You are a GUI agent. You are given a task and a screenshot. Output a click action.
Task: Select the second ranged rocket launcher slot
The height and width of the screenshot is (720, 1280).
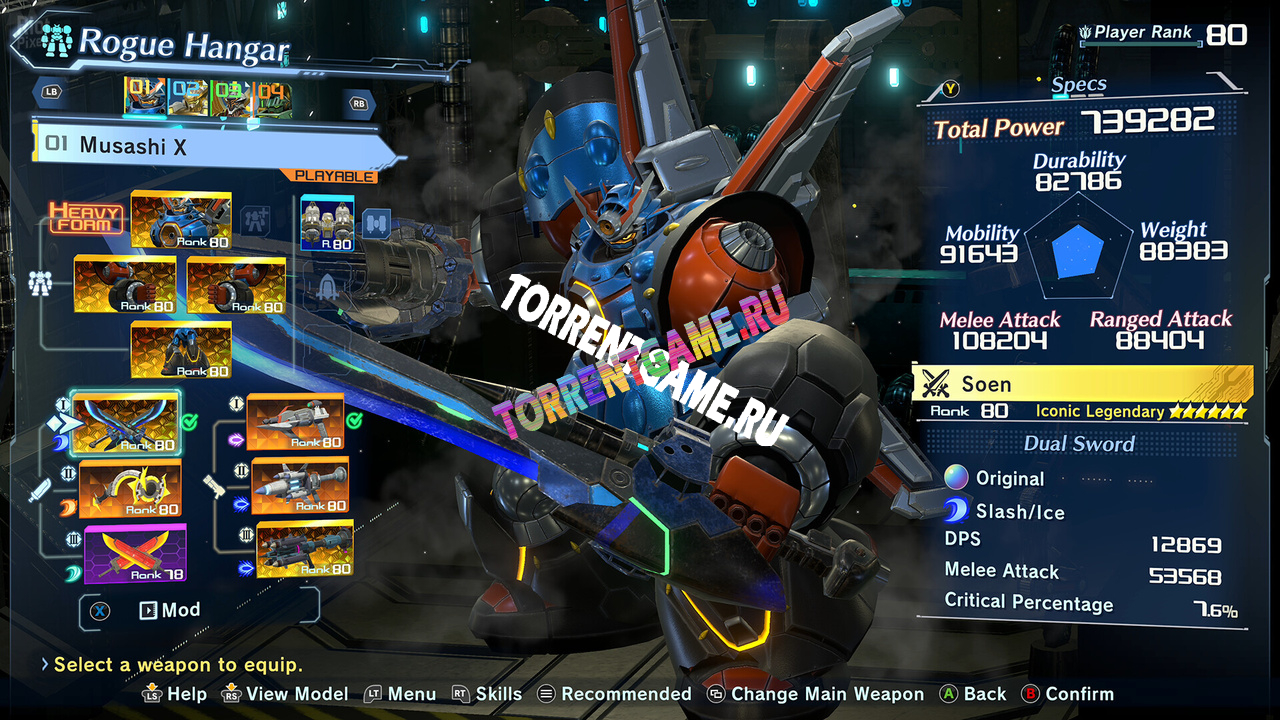coord(300,486)
